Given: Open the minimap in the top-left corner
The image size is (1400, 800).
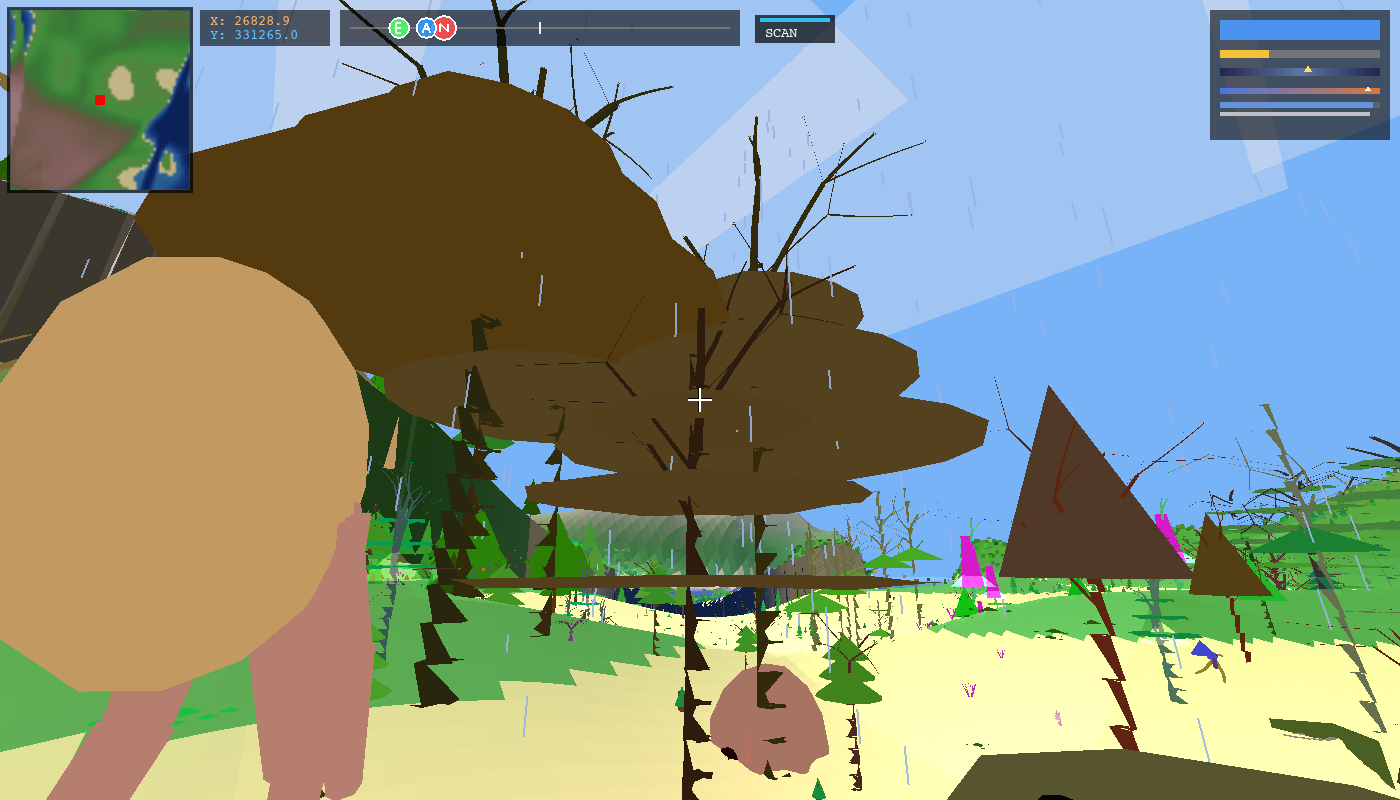Looking at the screenshot, I should coord(99,99).
